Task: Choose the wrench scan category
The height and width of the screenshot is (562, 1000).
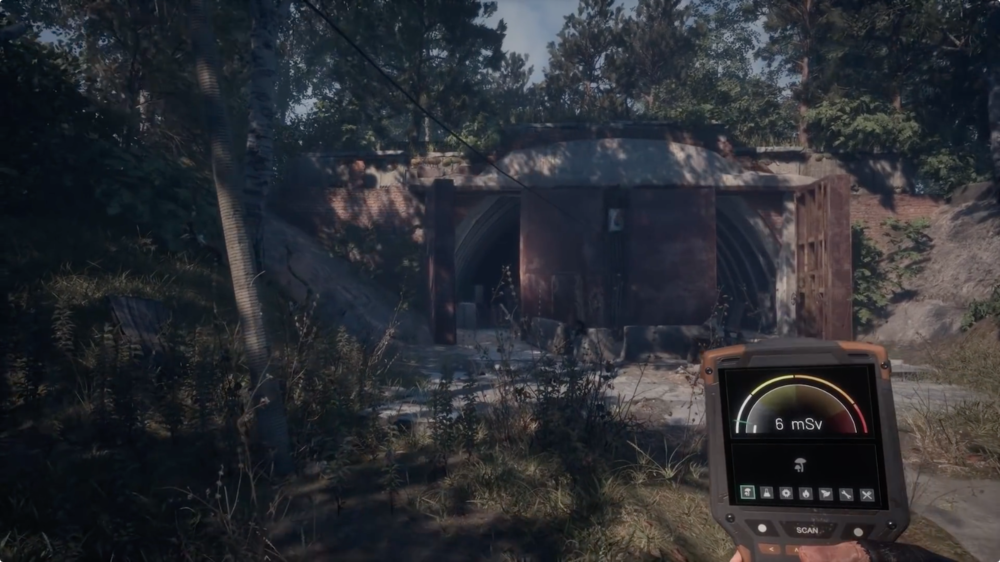Action: tap(846, 493)
